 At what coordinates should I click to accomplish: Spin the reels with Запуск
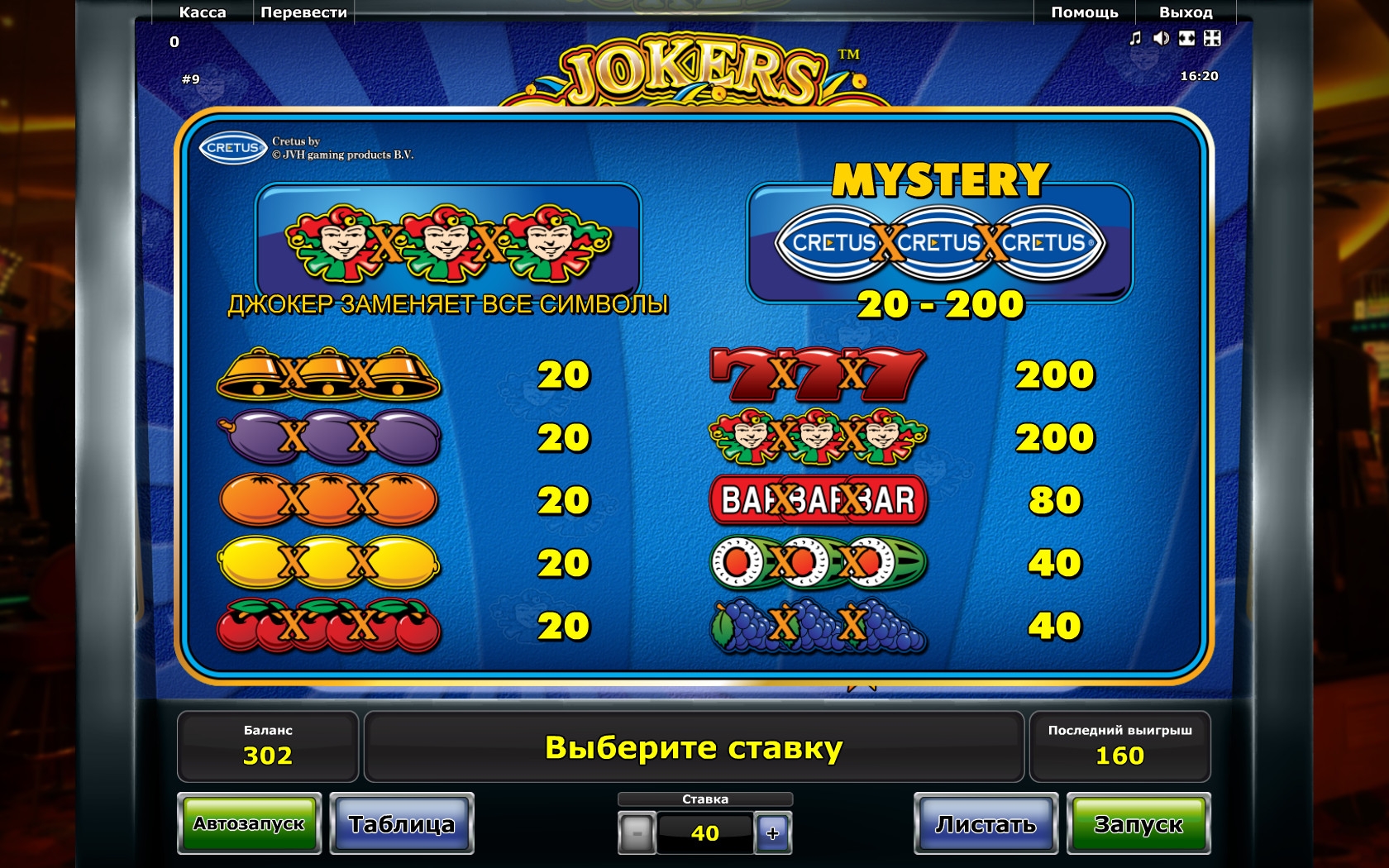click(1138, 823)
